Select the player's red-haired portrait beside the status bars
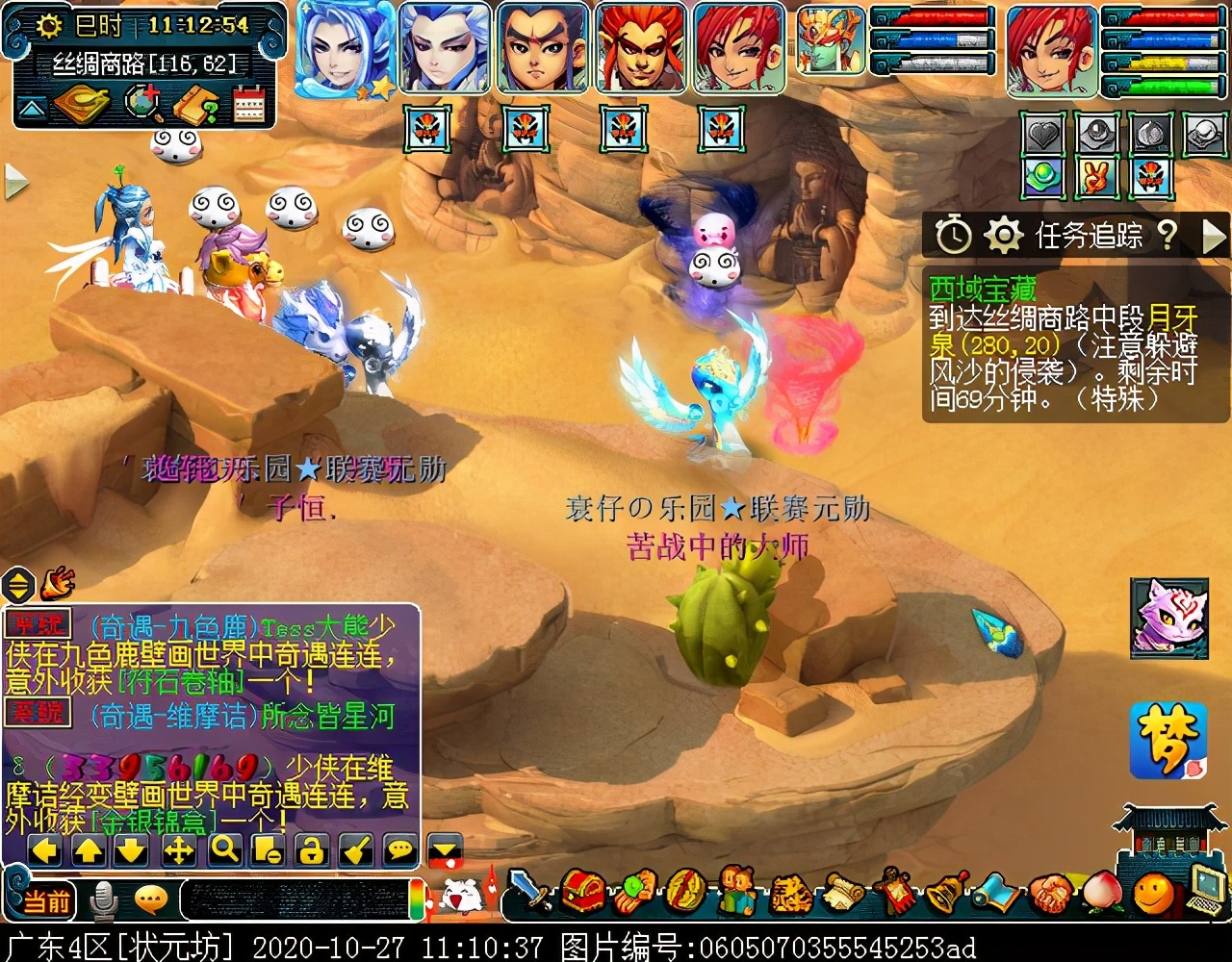1232x962 pixels. tap(1051, 49)
